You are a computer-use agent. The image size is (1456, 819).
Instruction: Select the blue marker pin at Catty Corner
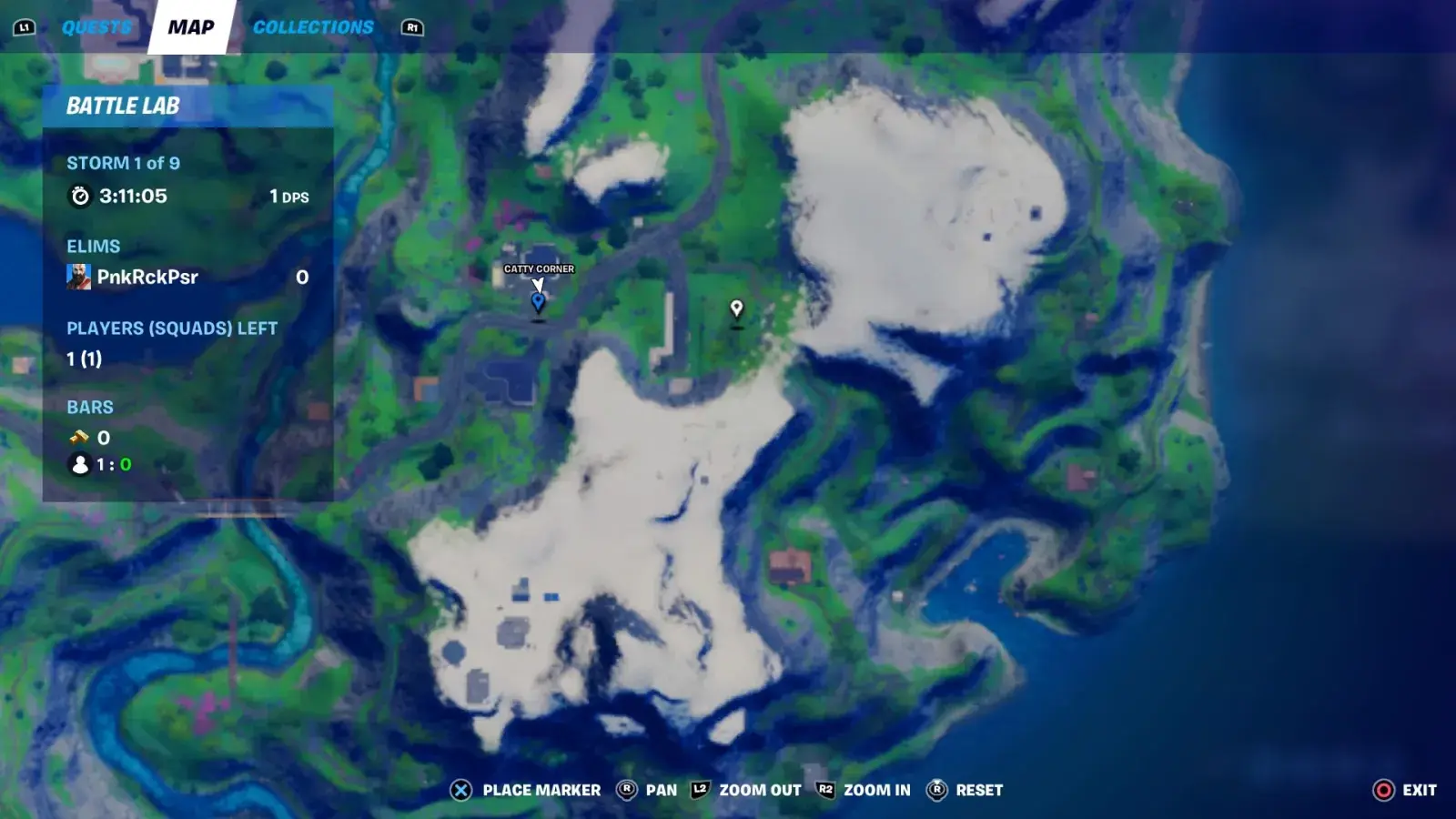[x=538, y=300]
